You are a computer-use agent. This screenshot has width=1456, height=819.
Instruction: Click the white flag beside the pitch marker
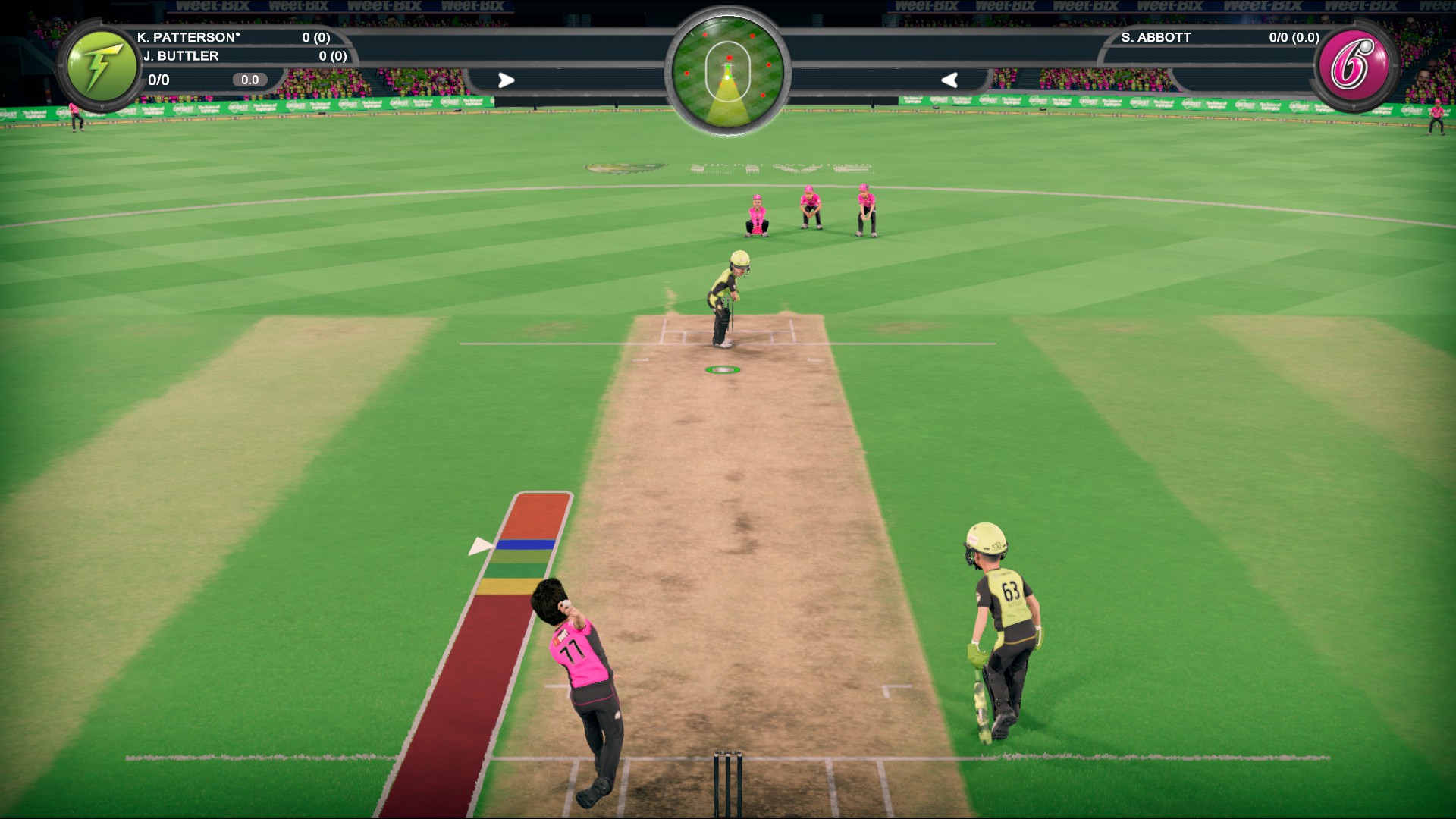(x=481, y=544)
